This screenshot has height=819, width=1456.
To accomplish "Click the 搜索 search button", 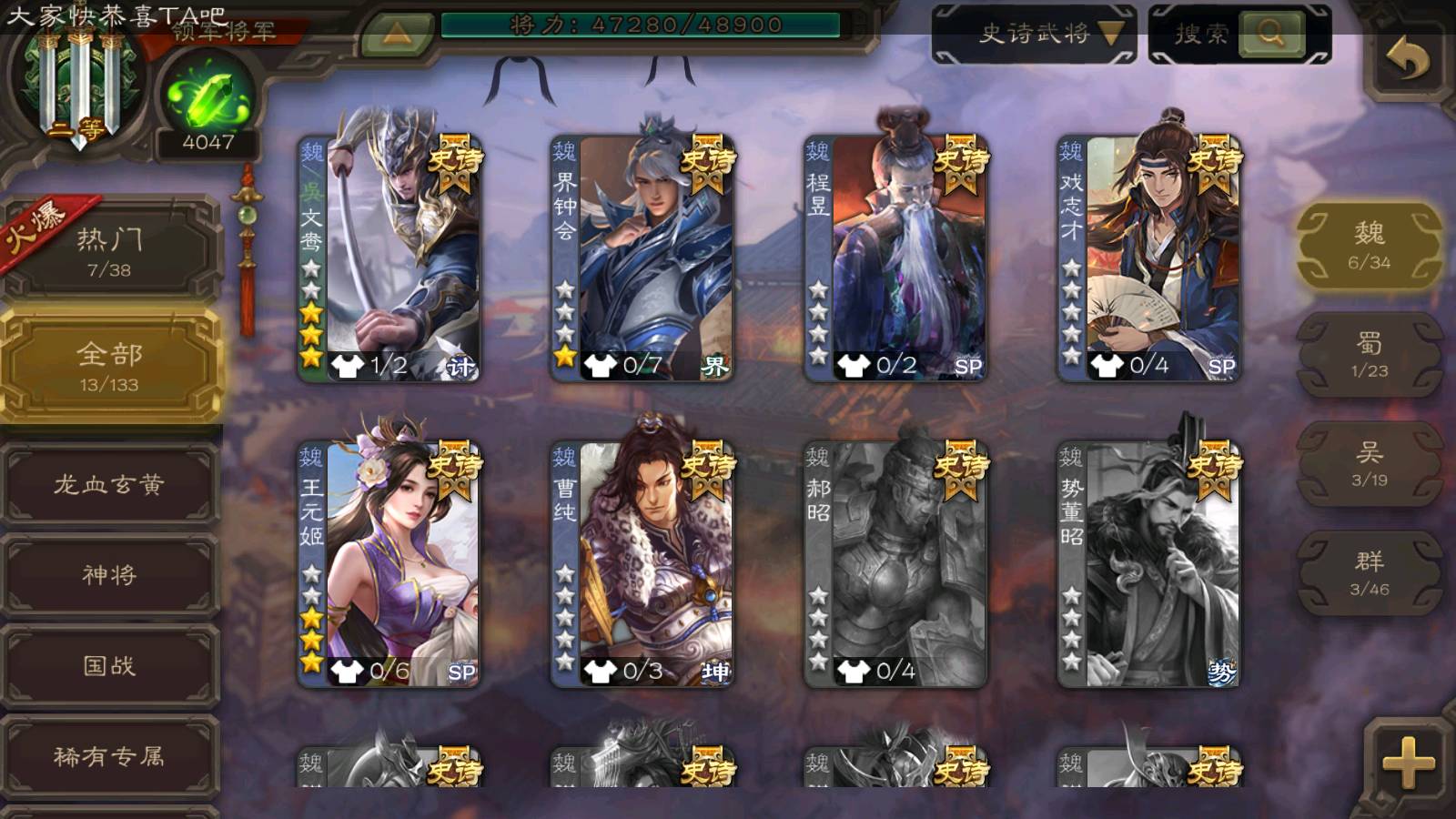I will tap(1269, 35).
